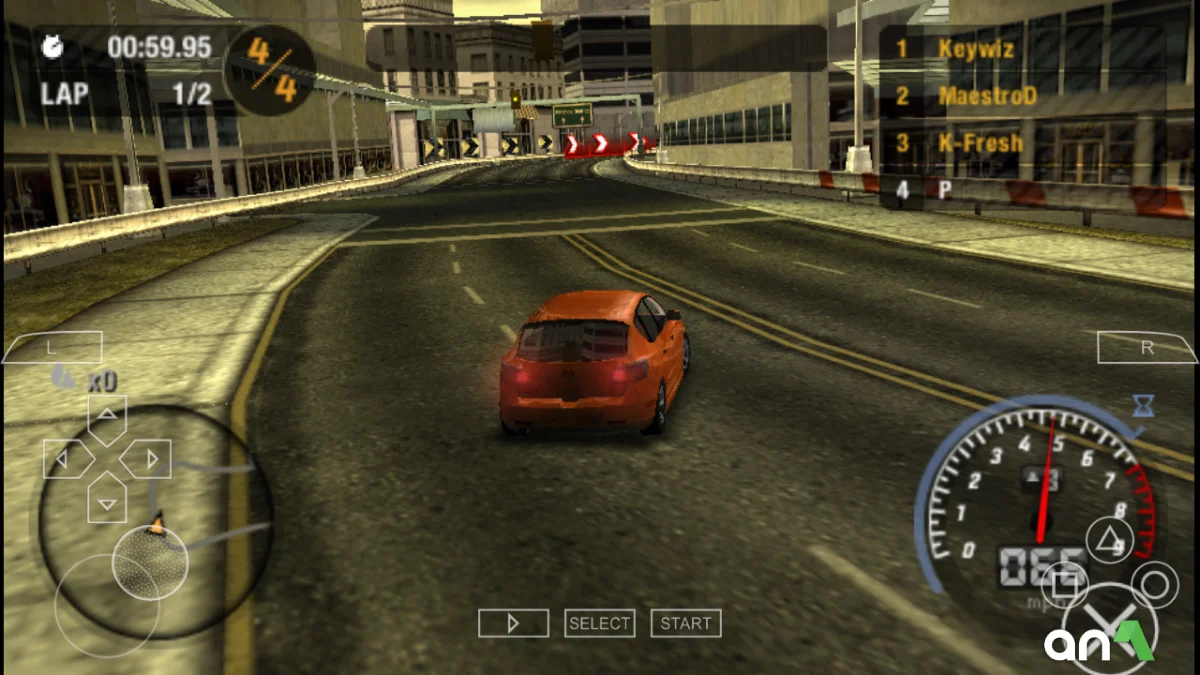Click the L shoulder button overlay
The height and width of the screenshot is (675, 1200).
[52, 347]
